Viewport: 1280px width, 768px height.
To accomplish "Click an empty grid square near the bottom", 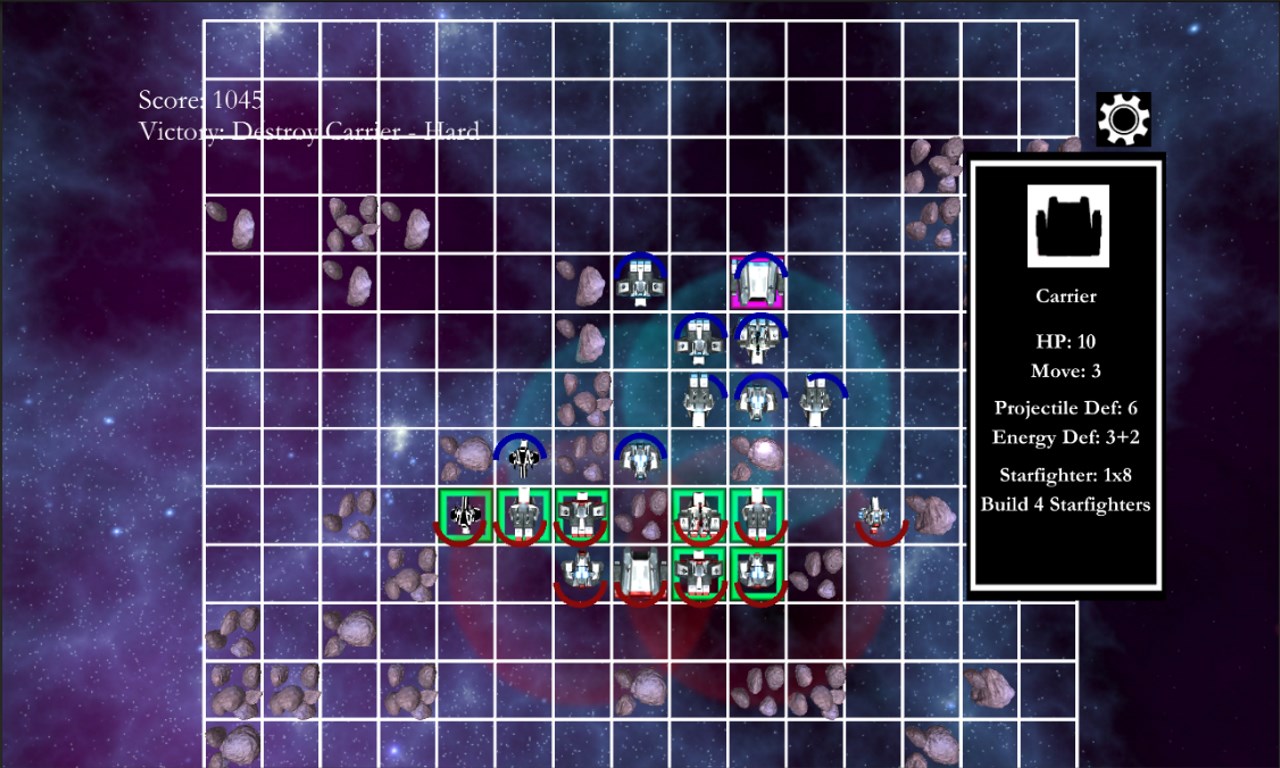I will point(460,690).
